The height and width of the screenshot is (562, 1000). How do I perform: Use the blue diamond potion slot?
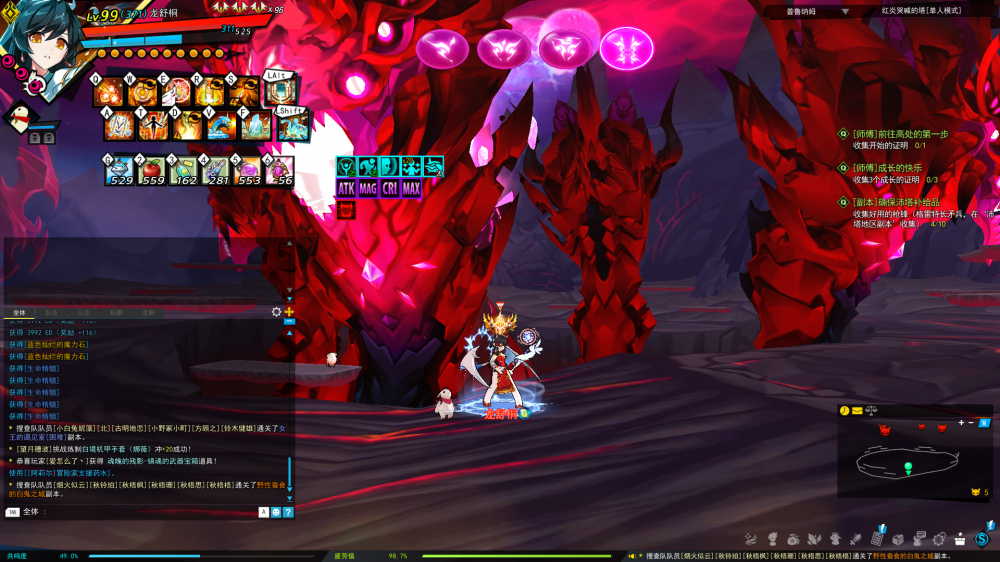121,171
